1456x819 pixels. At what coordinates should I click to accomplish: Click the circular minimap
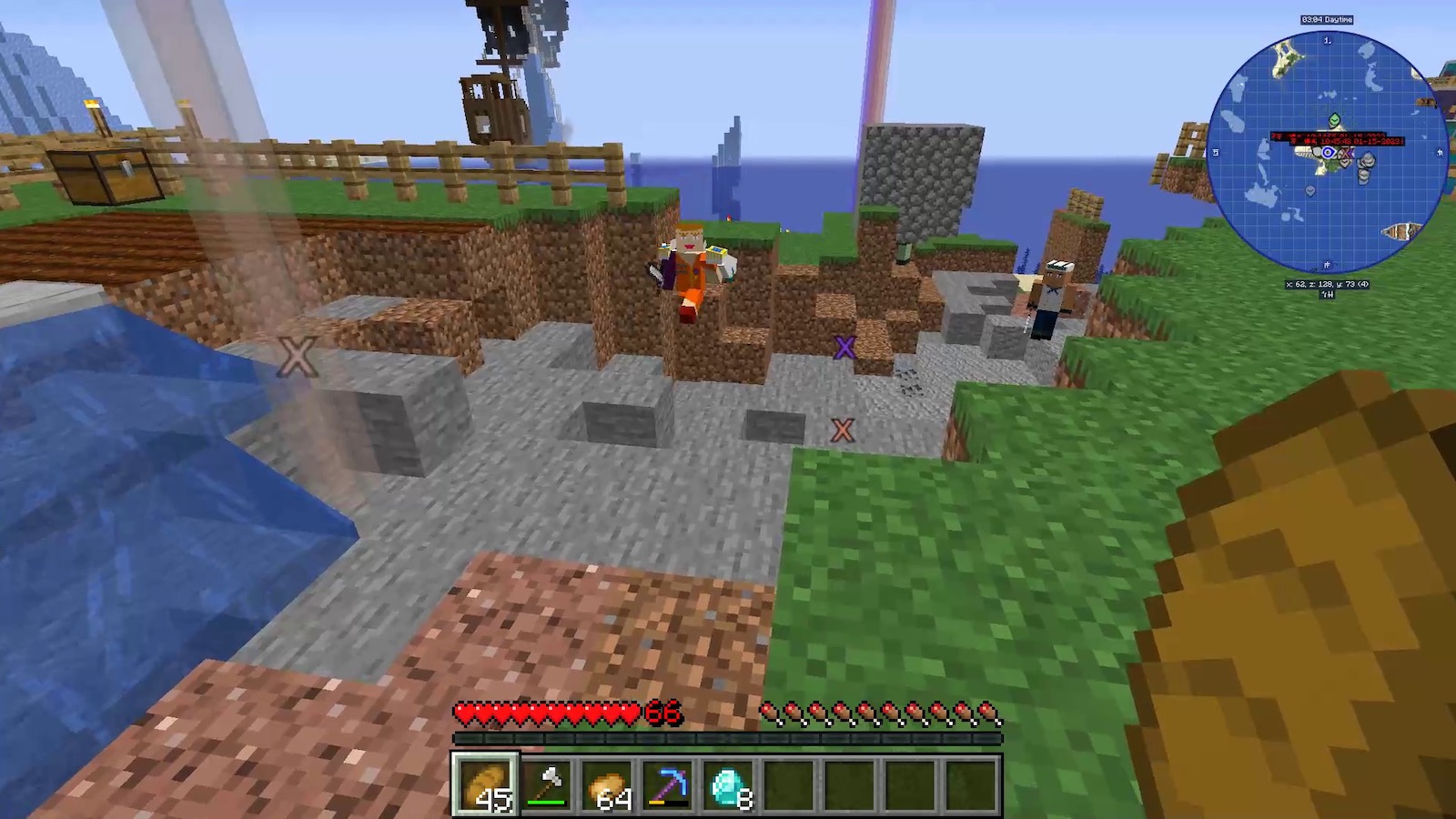(1327, 152)
